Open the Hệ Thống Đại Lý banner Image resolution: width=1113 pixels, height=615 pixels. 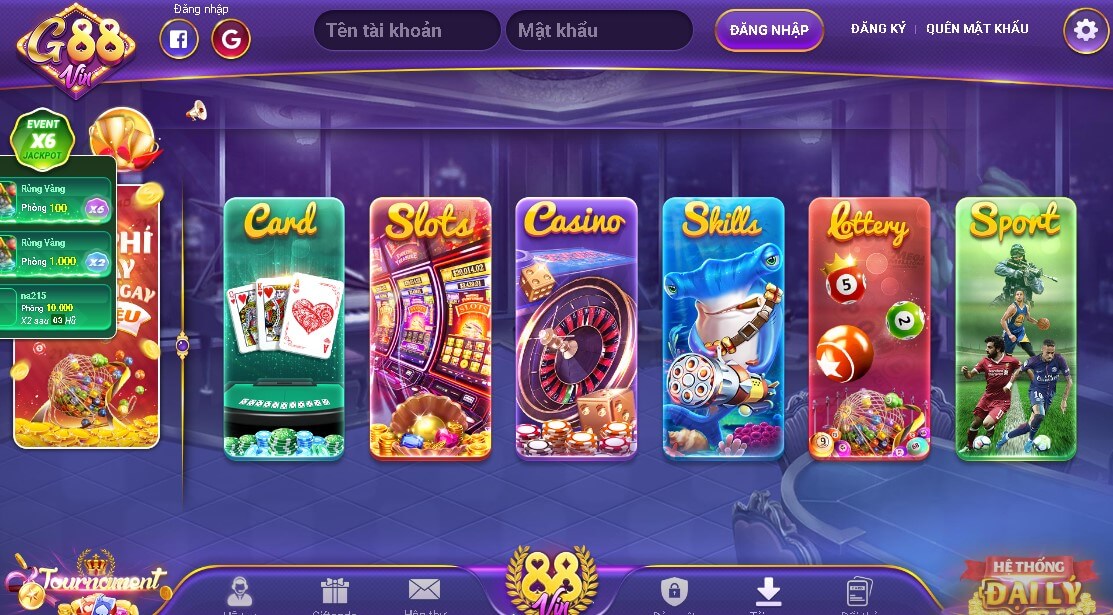pos(1028,585)
